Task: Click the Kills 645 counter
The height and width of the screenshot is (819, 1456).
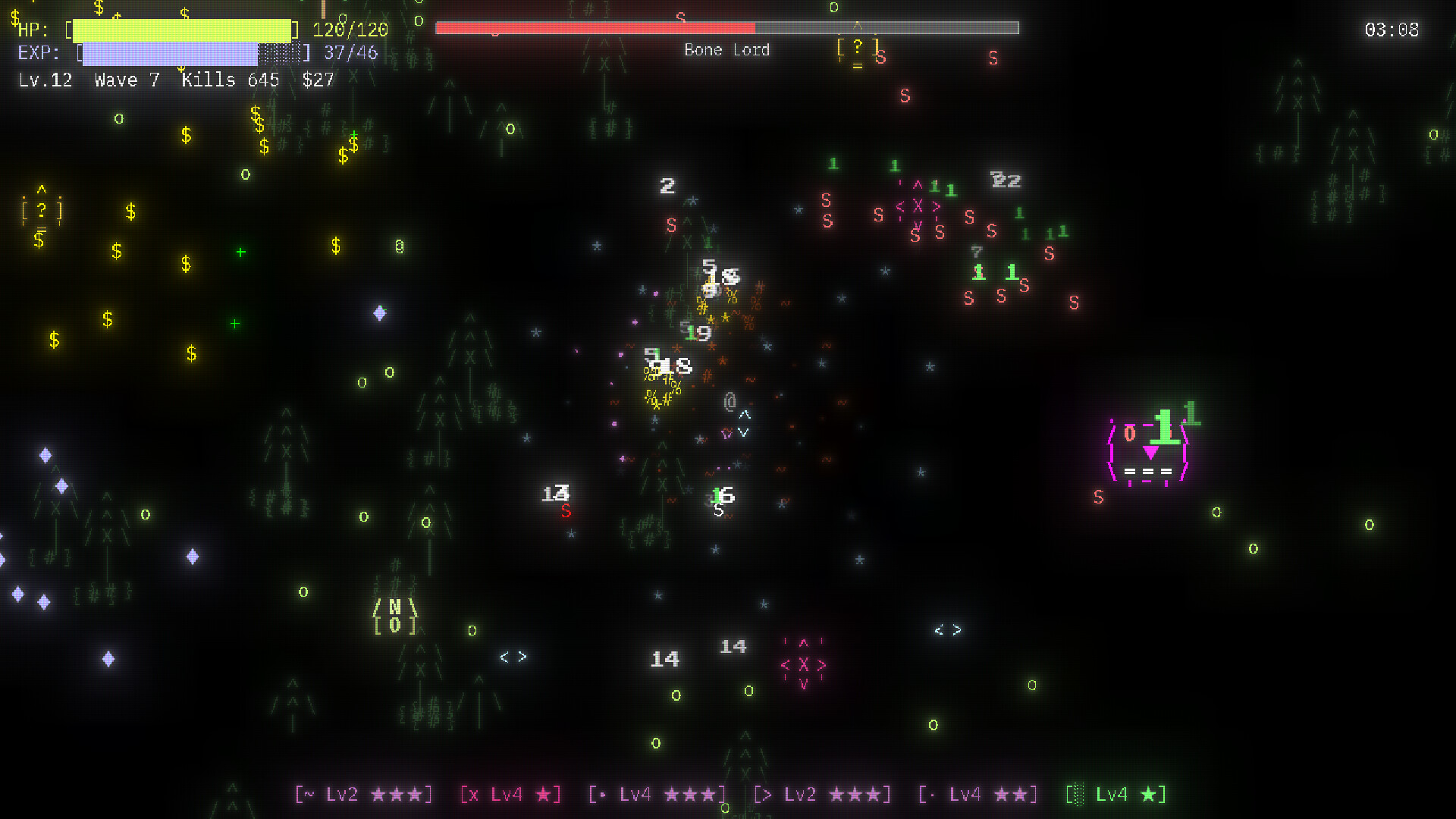Action: [229, 80]
